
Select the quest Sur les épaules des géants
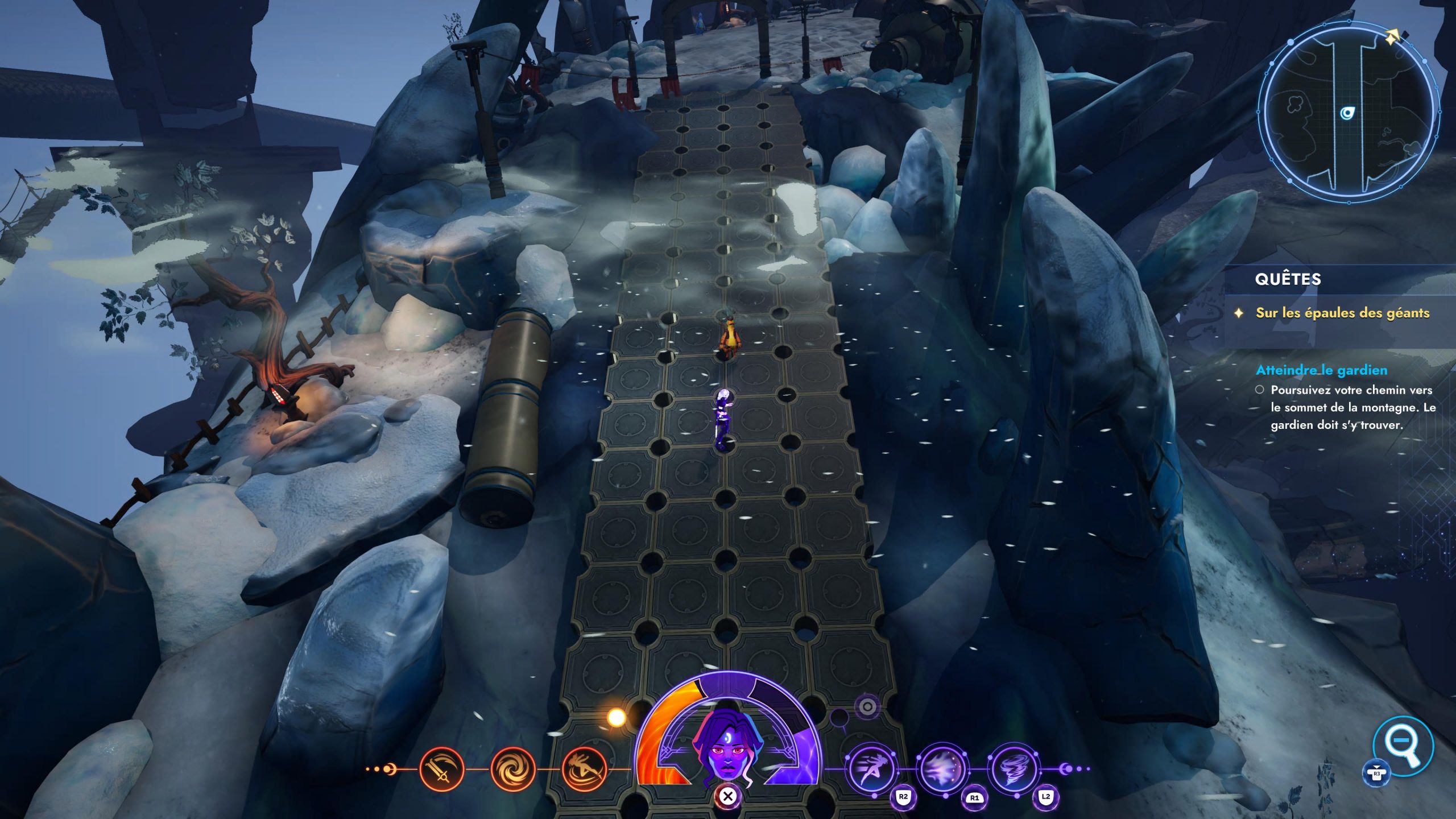[1342, 313]
